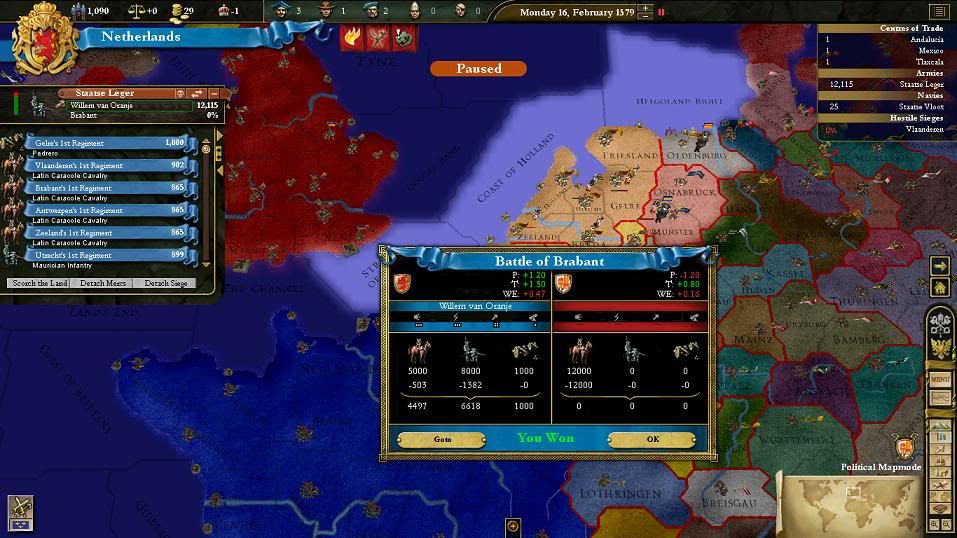Select Utrecht's 1st Regiment
The image size is (957, 538).
tap(105, 255)
